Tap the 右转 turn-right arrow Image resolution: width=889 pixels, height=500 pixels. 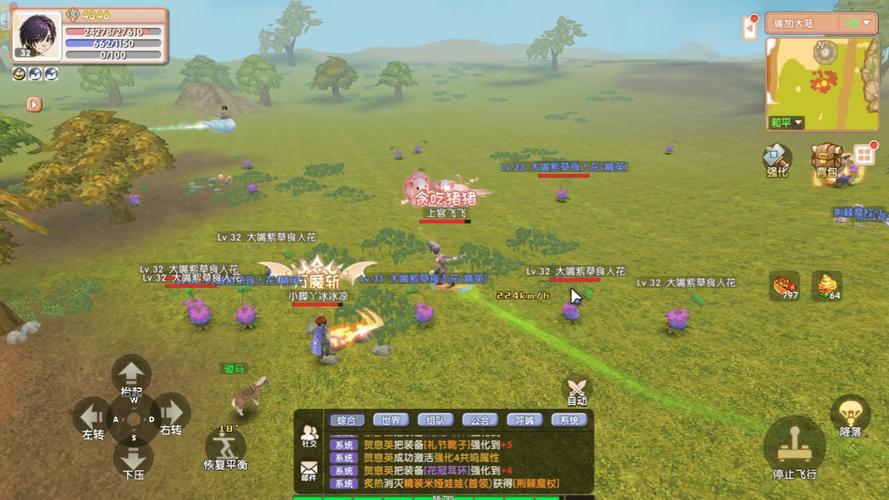pos(171,413)
